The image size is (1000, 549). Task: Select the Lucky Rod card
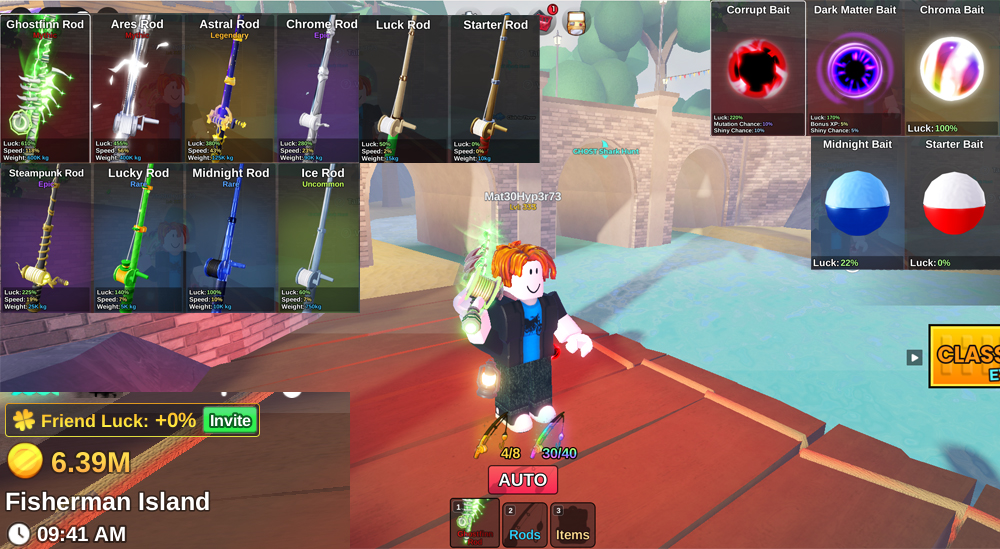click(x=138, y=238)
